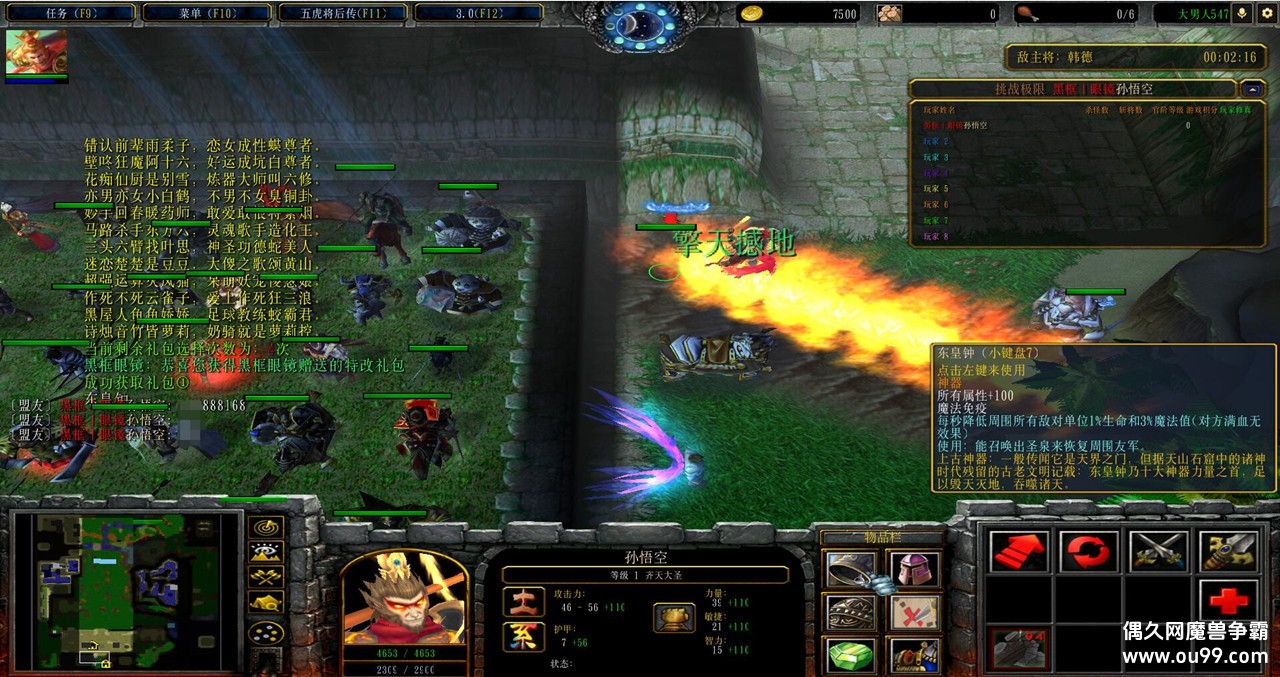Collapse the scoreboard with its arrow button
Viewport: 1280px width, 677px height.
pyautogui.click(x=1250, y=89)
